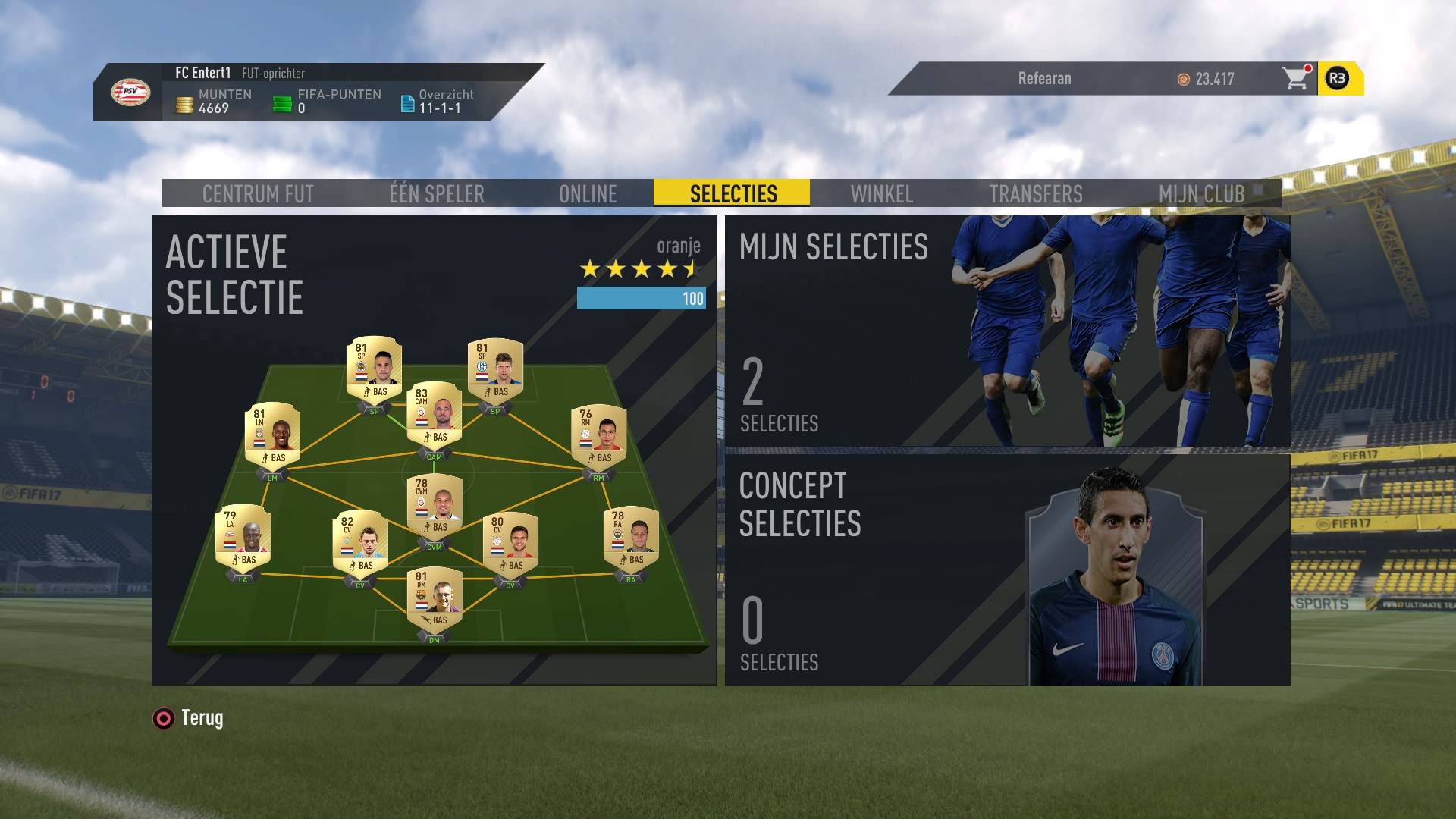Select the 81-rated LM player card
Image resolution: width=1456 pixels, height=819 pixels.
tap(272, 435)
